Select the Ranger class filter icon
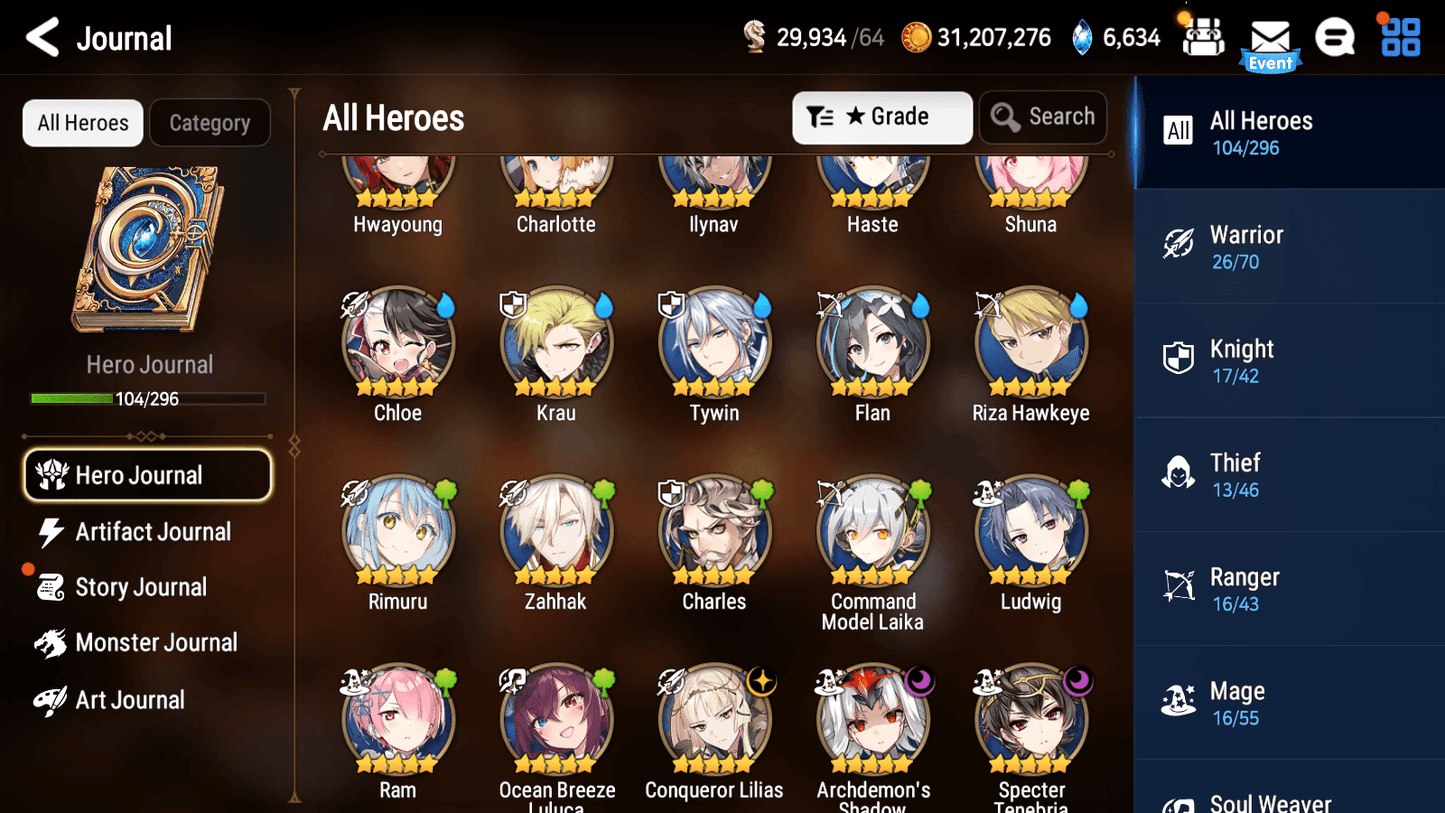The width and height of the screenshot is (1445, 813). pyautogui.click(x=1179, y=587)
